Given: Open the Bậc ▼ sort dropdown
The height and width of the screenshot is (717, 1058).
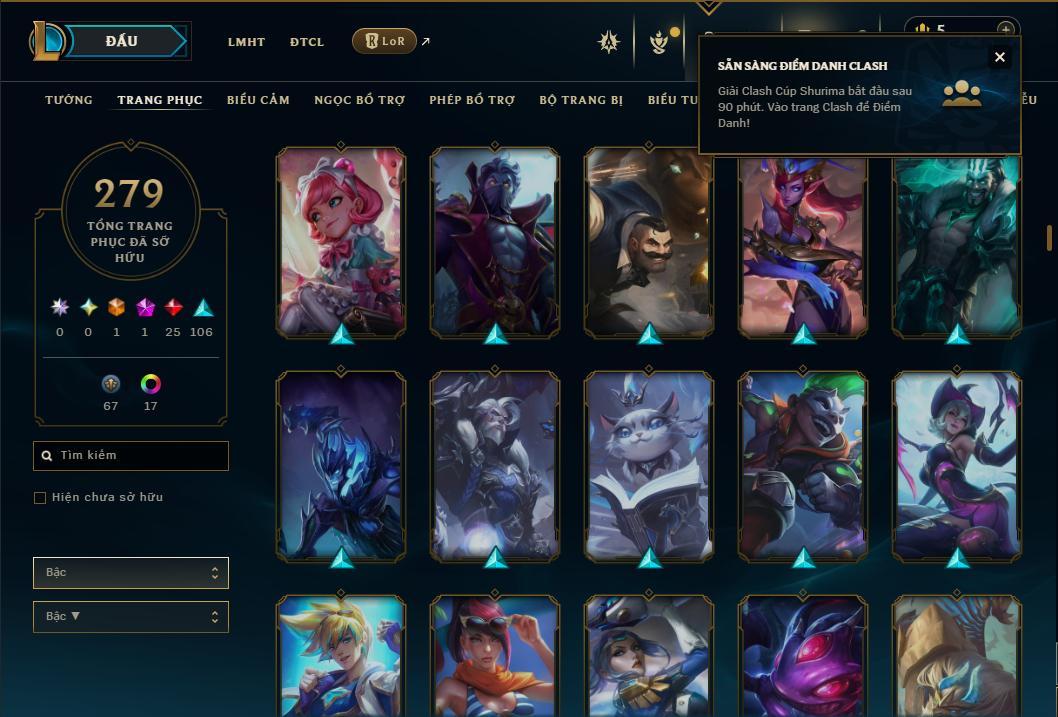Looking at the screenshot, I should coord(131,617).
